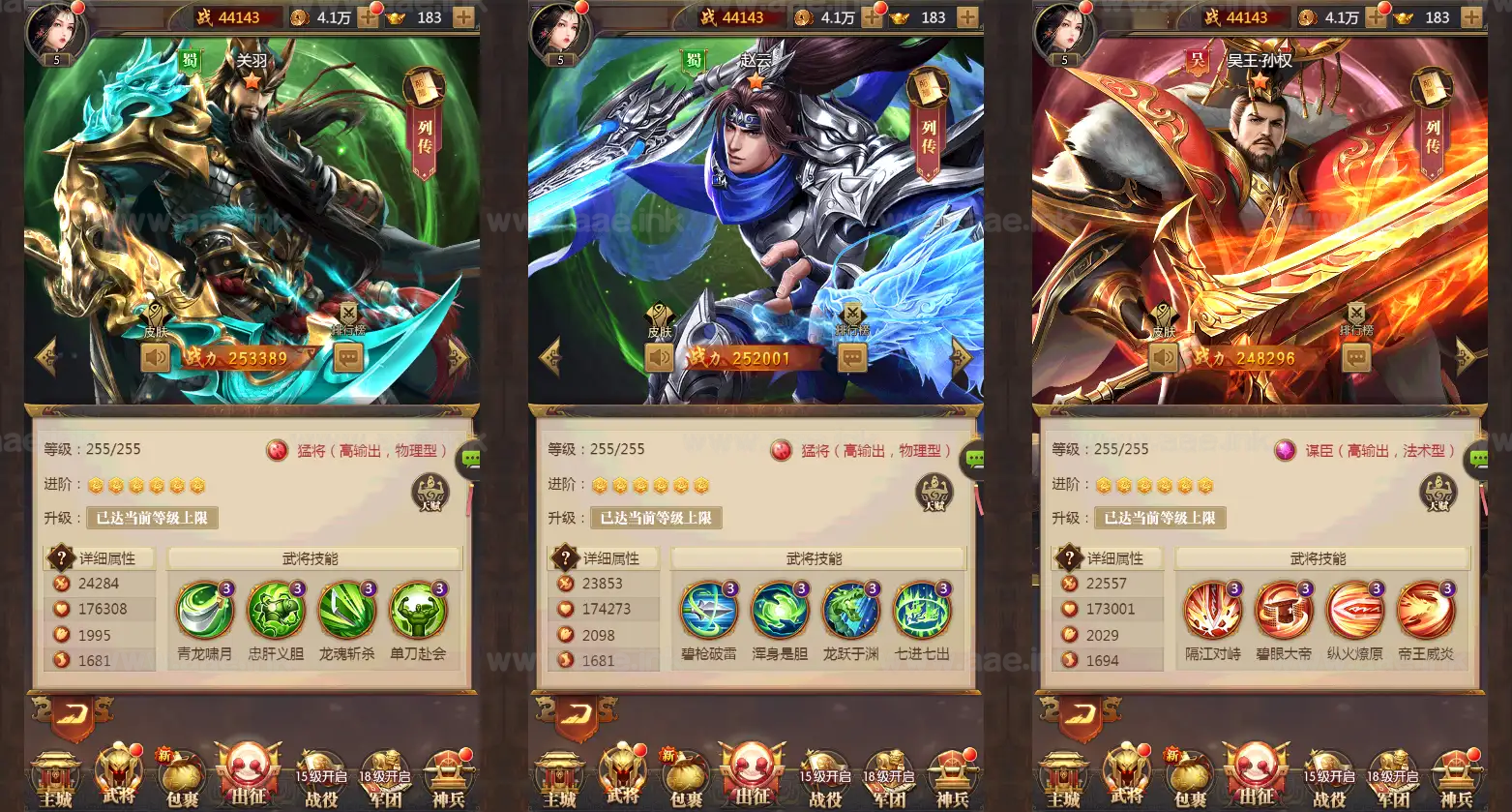Image resolution: width=1512 pixels, height=812 pixels.
Task: Inspect the 纵火燎原 skill
Action: [x=1355, y=612]
